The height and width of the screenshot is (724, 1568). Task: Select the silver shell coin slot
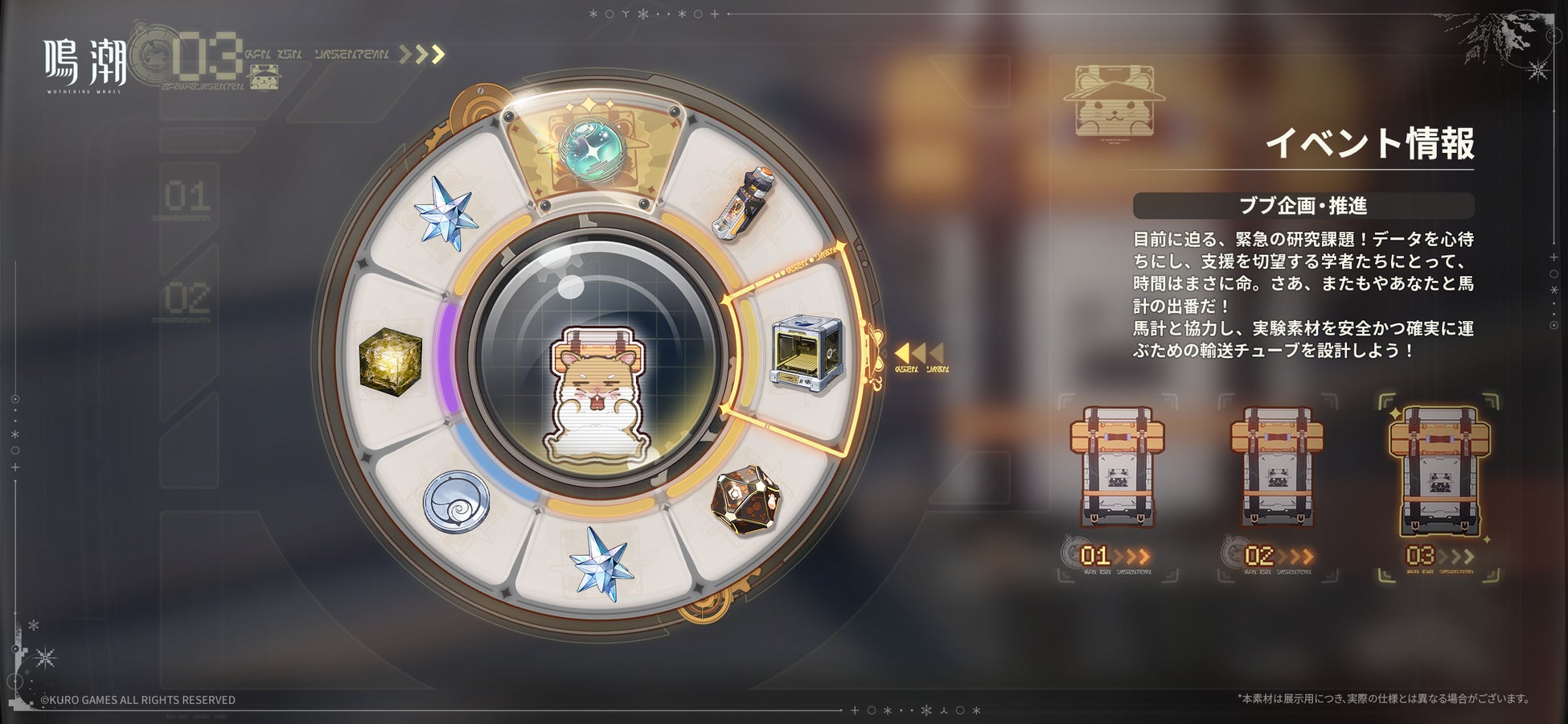tap(456, 501)
